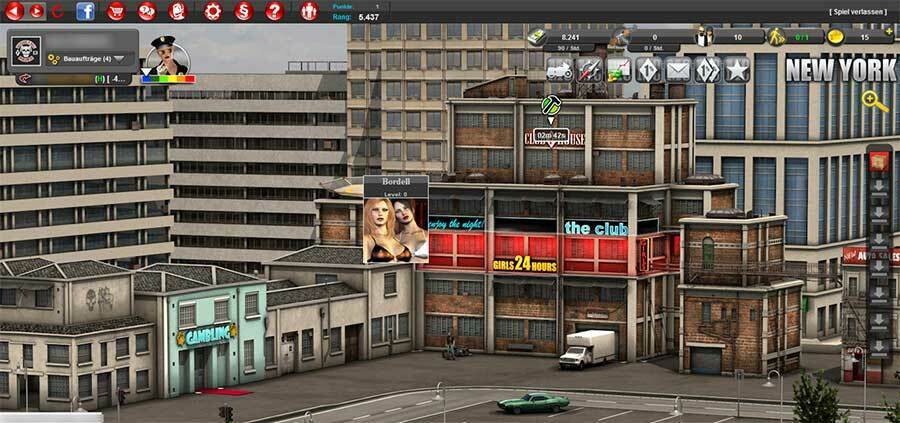
Task: Click the red forward arrow button
Action: click(37, 12)
